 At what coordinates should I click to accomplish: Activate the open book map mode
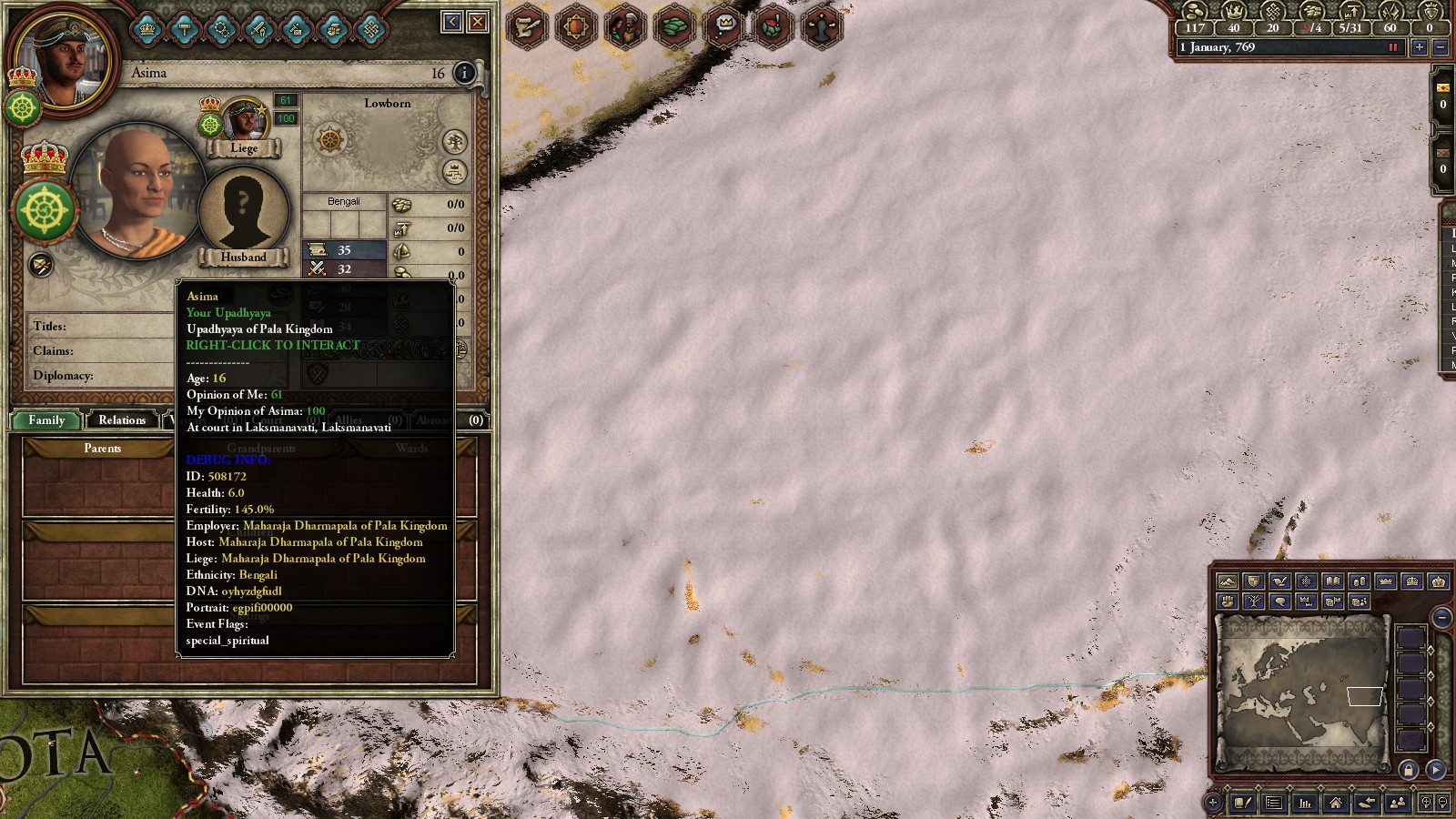1332,581
